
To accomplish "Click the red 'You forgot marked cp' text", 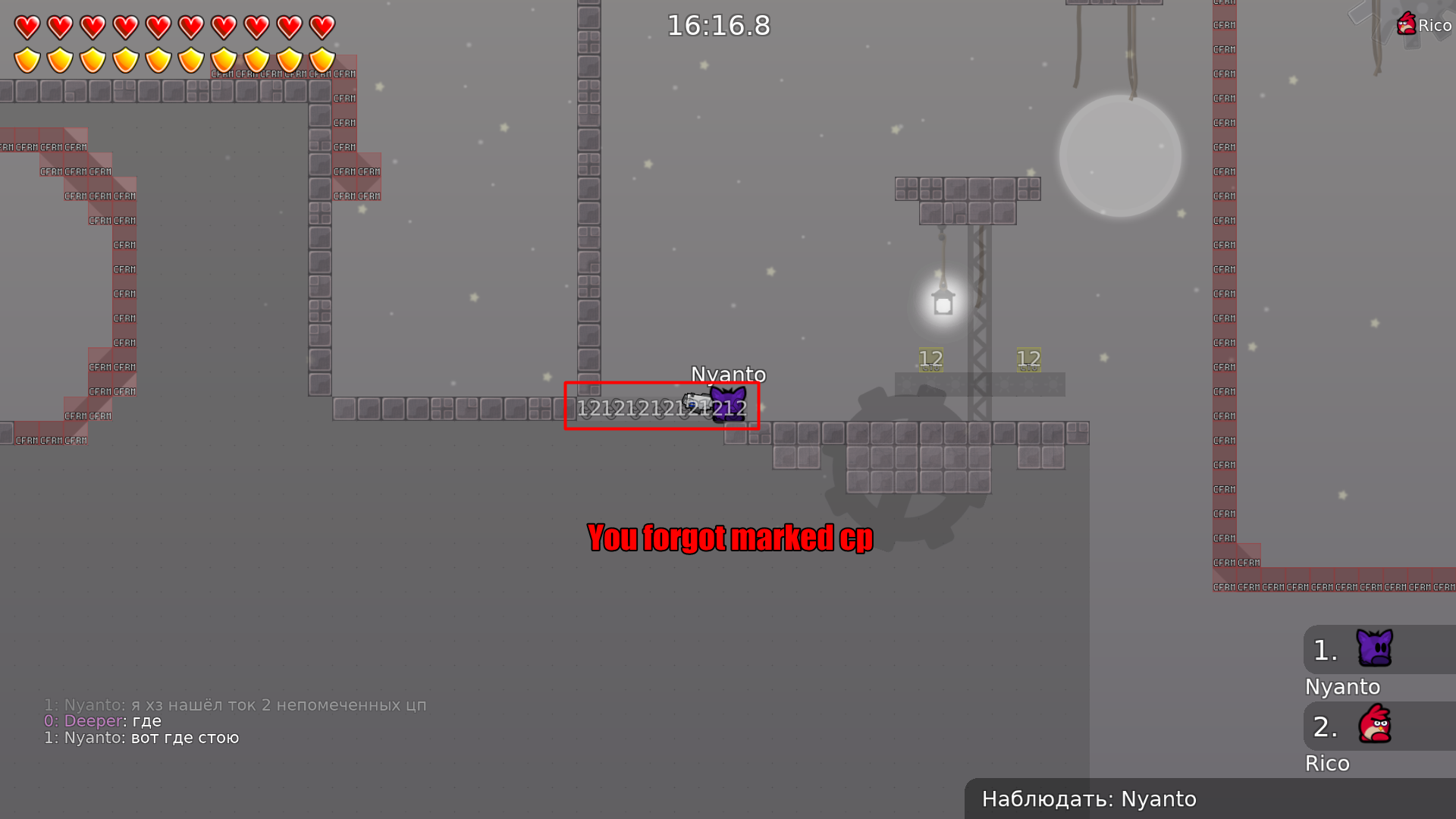I will (730, 538).
